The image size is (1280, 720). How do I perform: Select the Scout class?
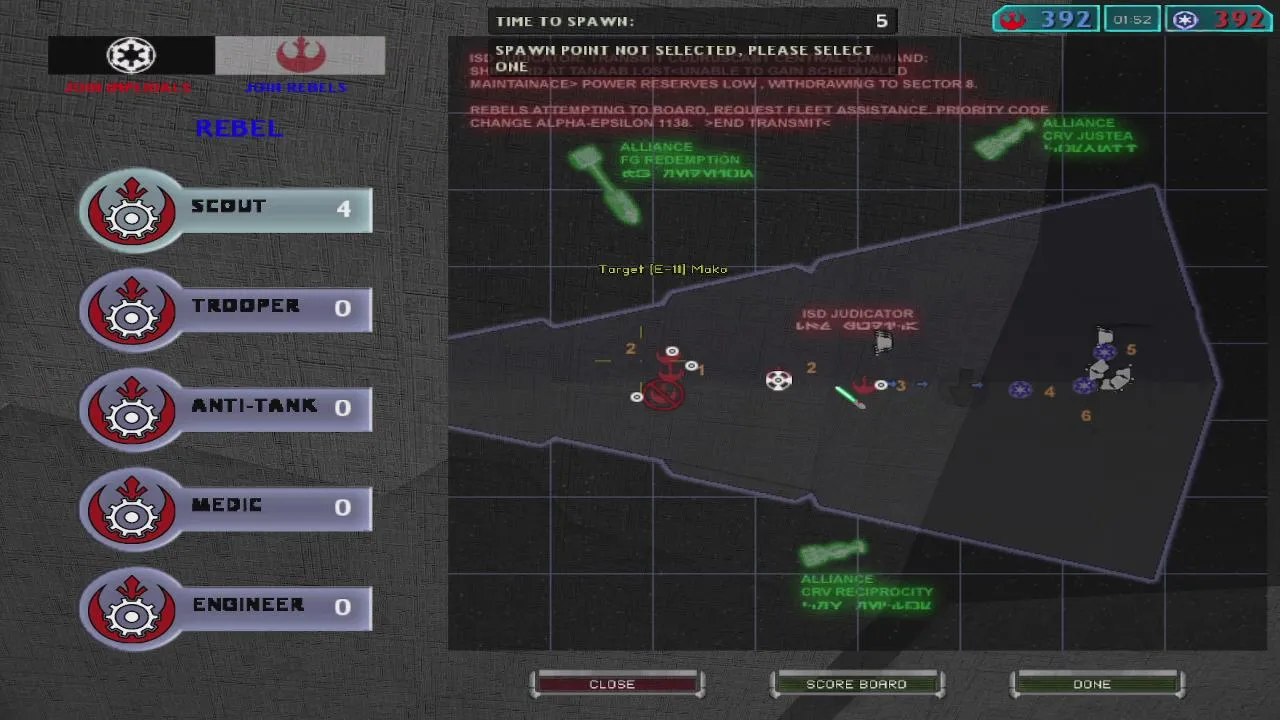click(x=226, y=208)
